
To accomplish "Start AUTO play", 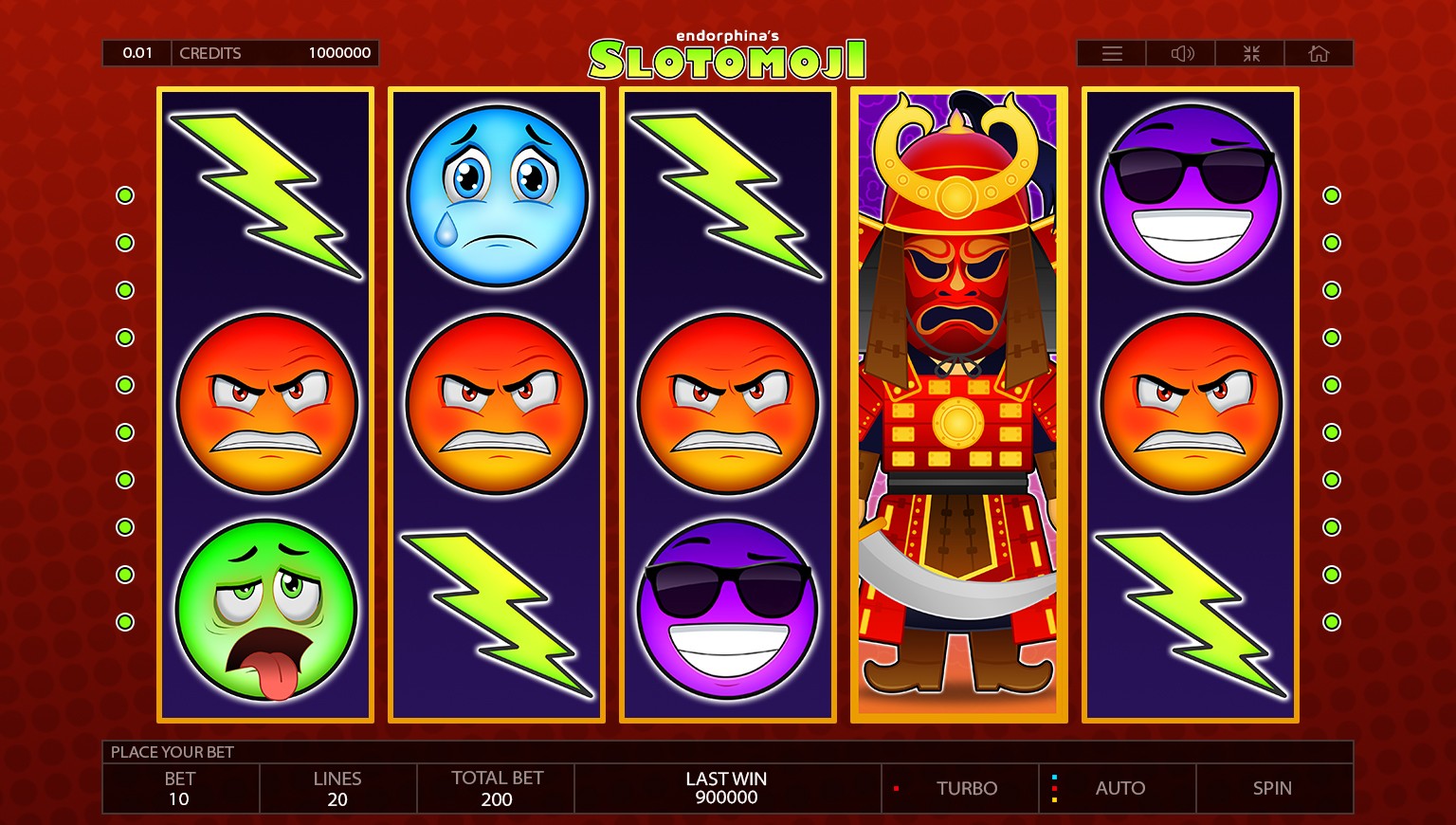I will point(1120,788).
